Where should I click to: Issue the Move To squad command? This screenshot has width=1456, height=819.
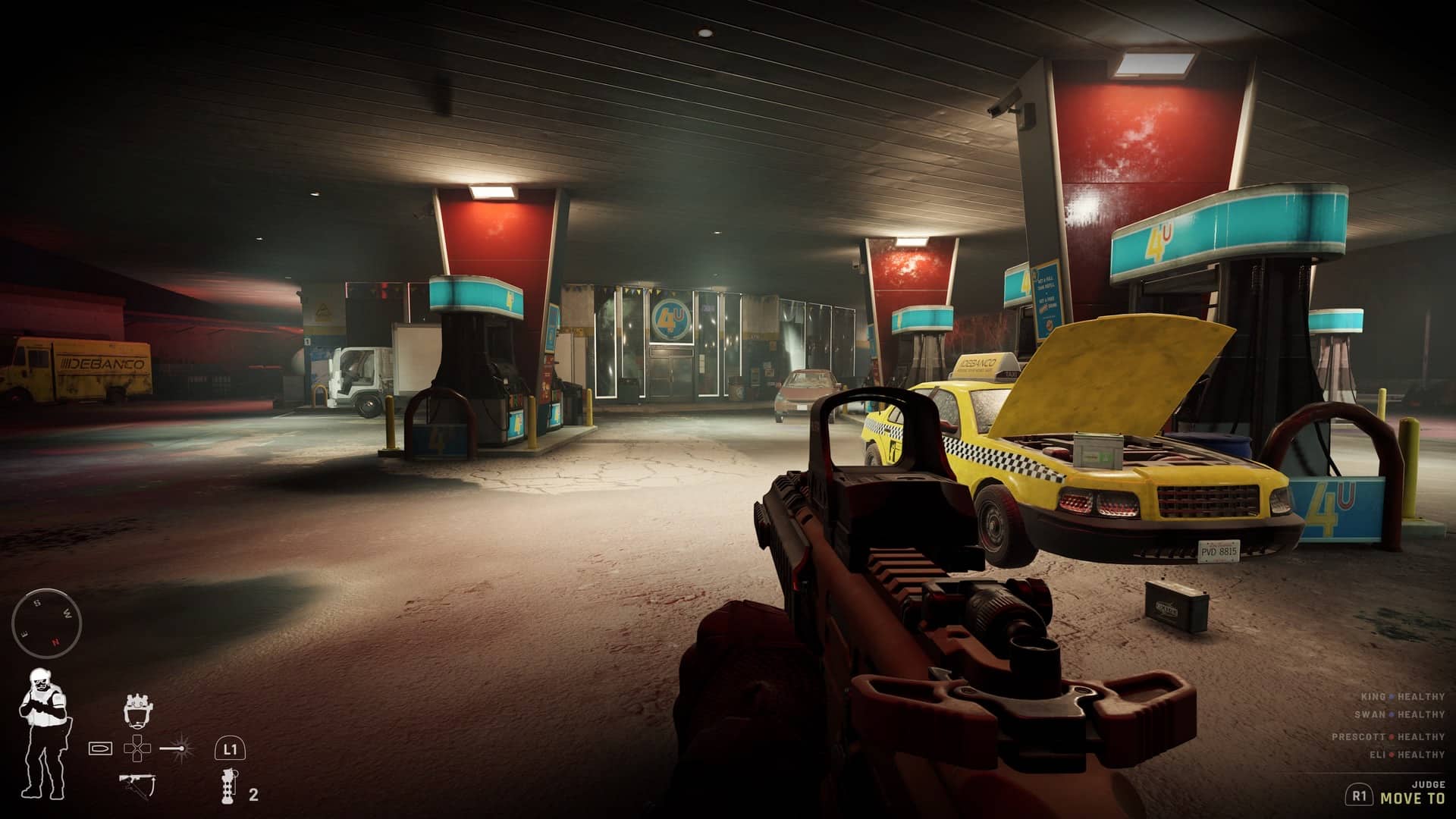point(1412,798)
